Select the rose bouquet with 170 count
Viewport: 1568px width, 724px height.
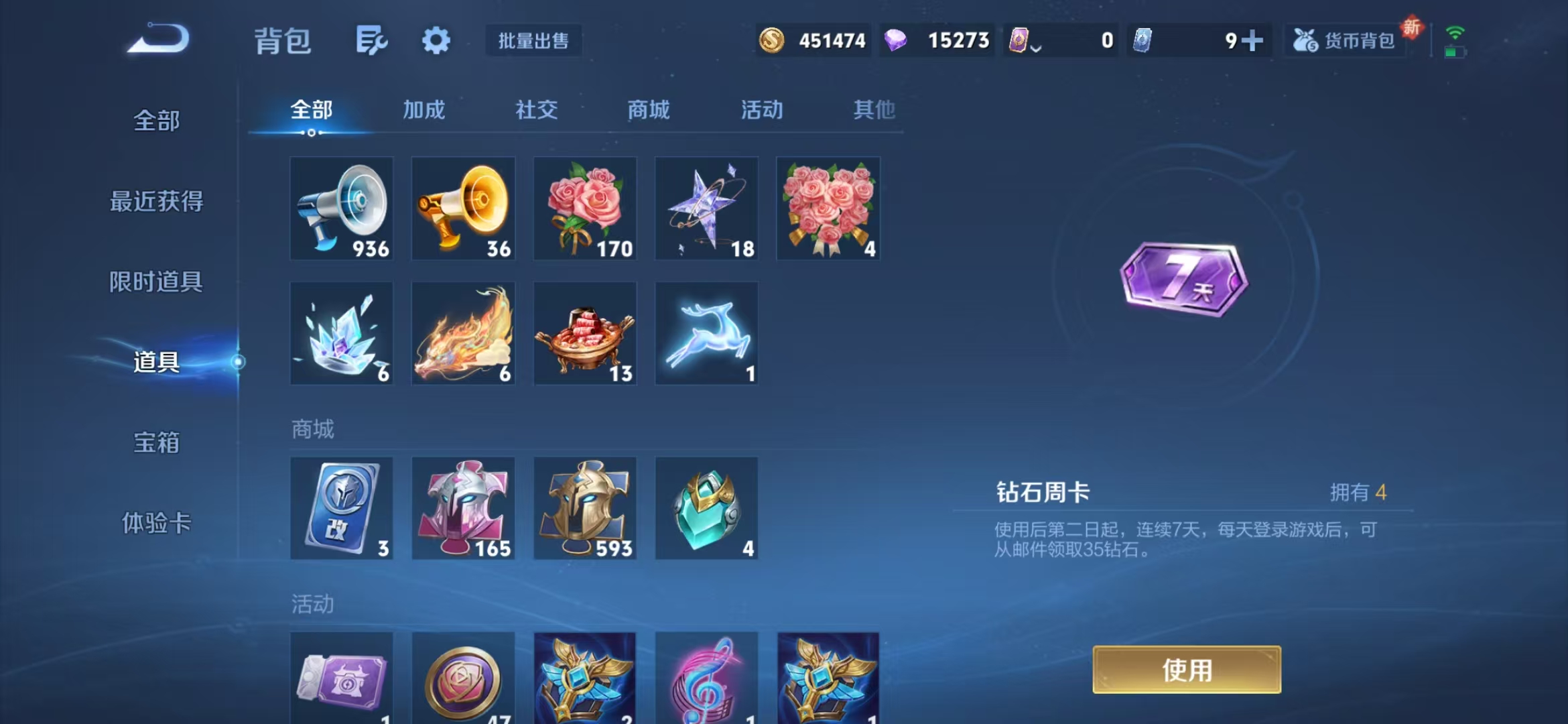pos(585,209)
